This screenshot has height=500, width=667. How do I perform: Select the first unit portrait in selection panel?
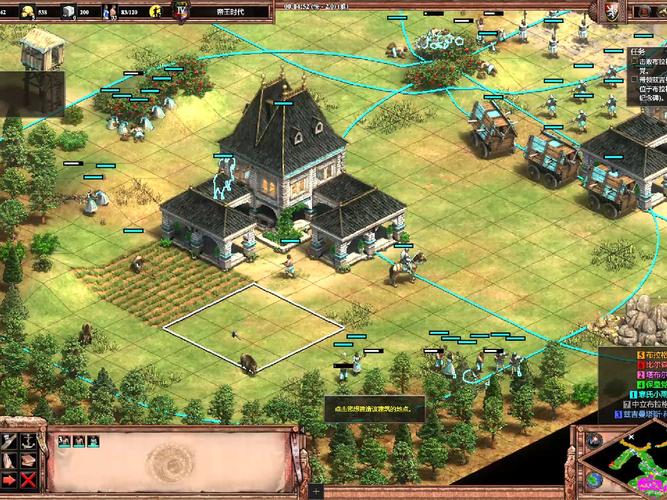[x=64, y=440]
